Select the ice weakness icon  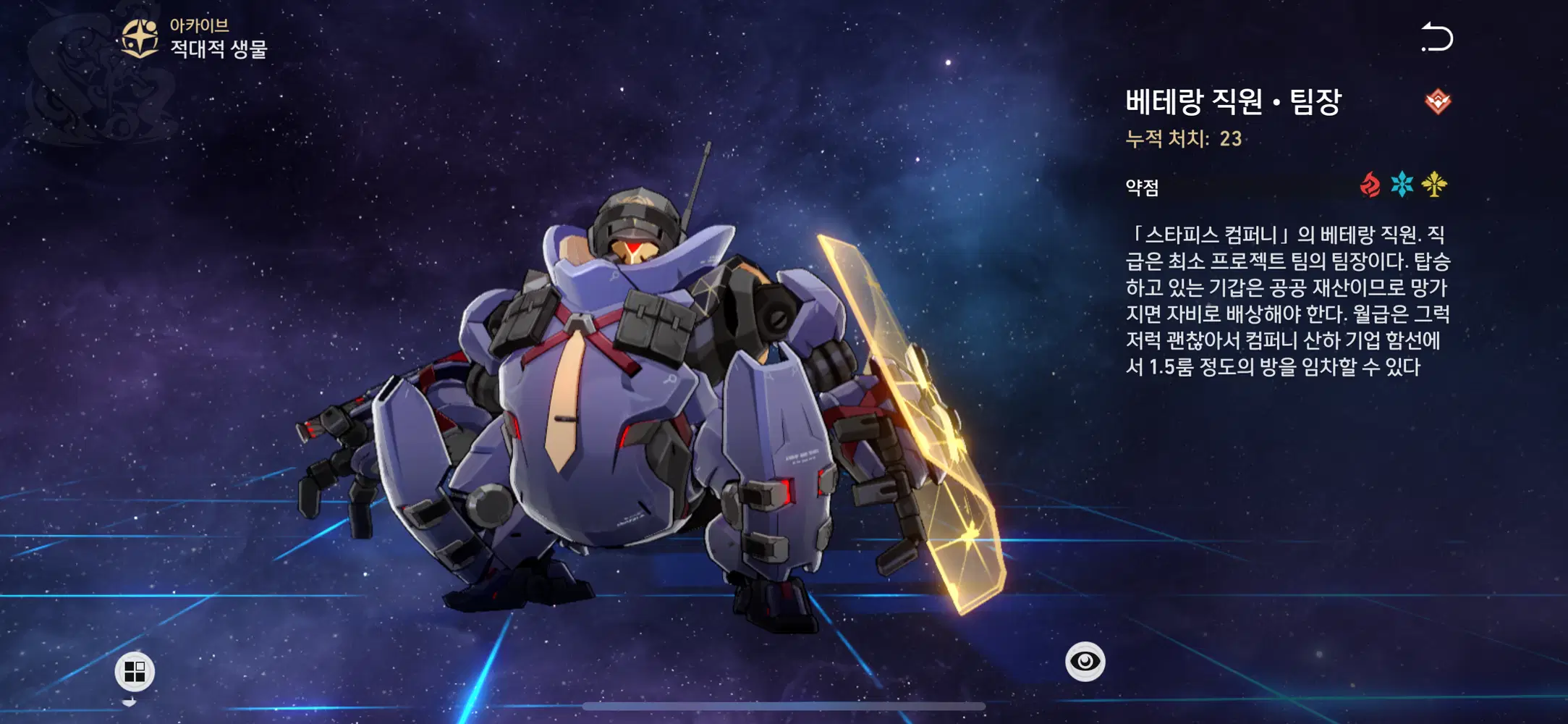pos(1402,185)
